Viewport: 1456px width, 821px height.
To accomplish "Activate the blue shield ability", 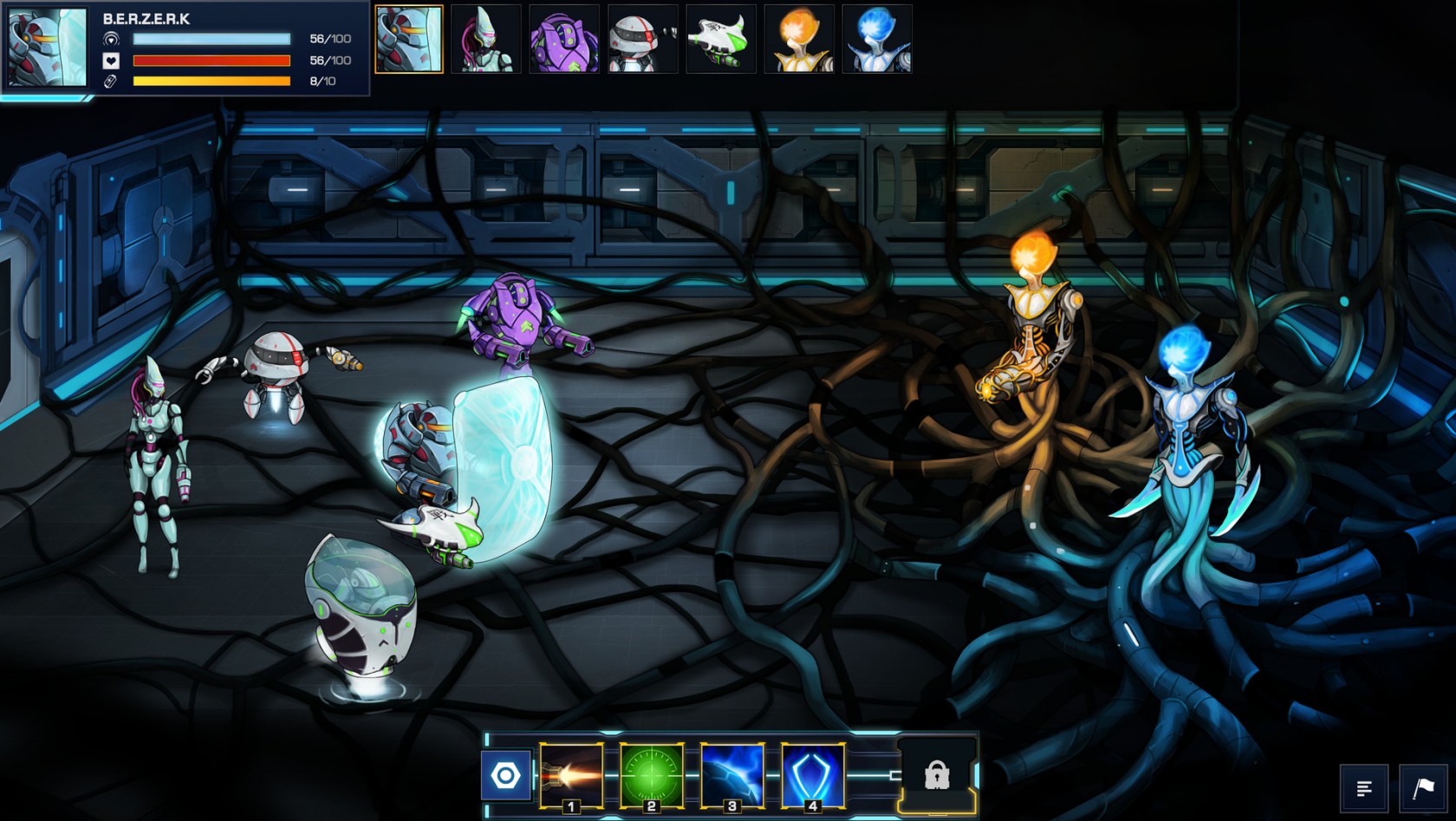I will click(813, 775).
